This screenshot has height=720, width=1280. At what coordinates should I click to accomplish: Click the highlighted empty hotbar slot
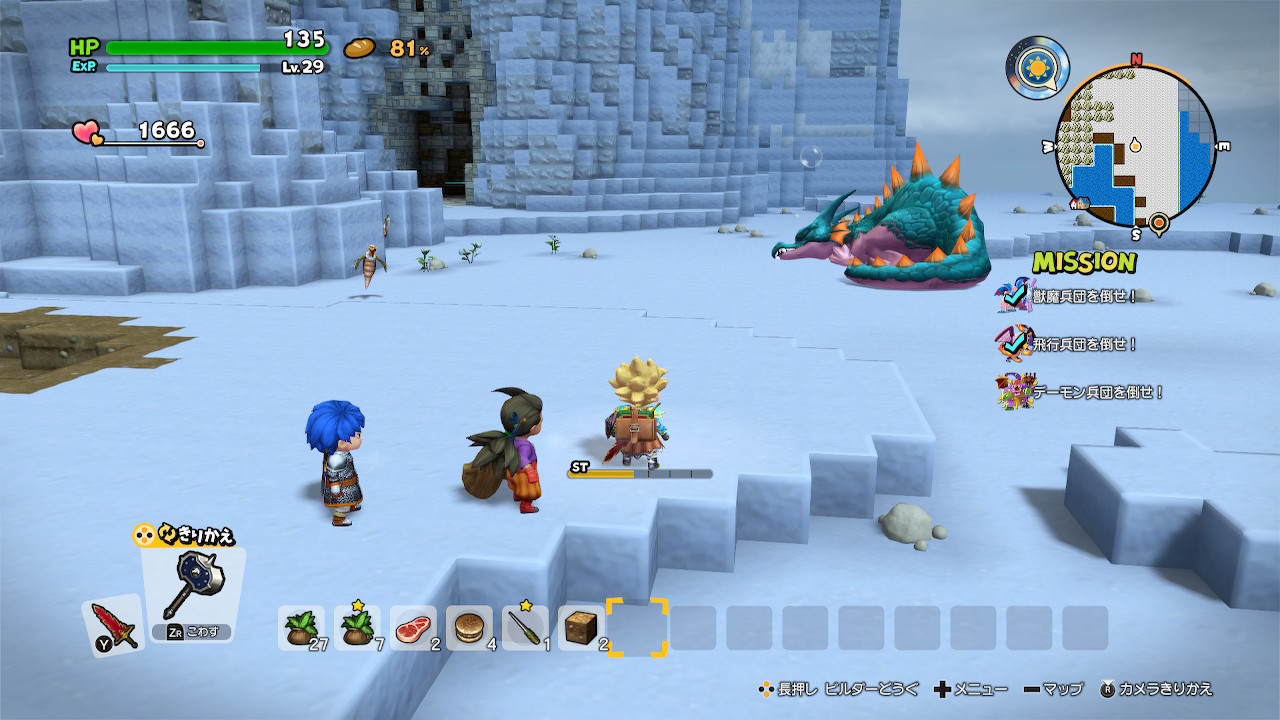637,628
